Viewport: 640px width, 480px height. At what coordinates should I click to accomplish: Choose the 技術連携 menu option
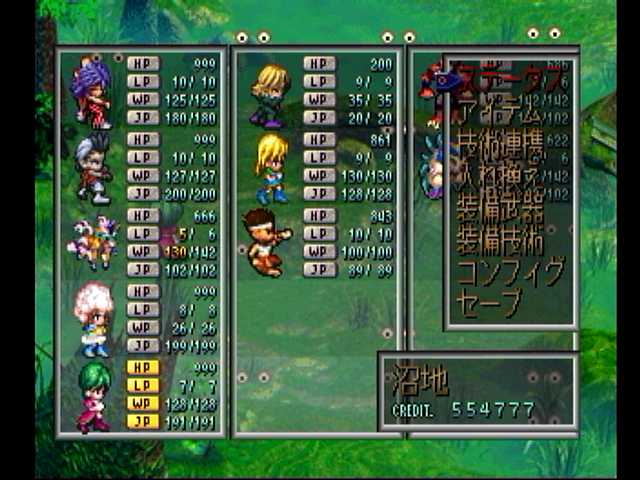(x=500, y=145)
